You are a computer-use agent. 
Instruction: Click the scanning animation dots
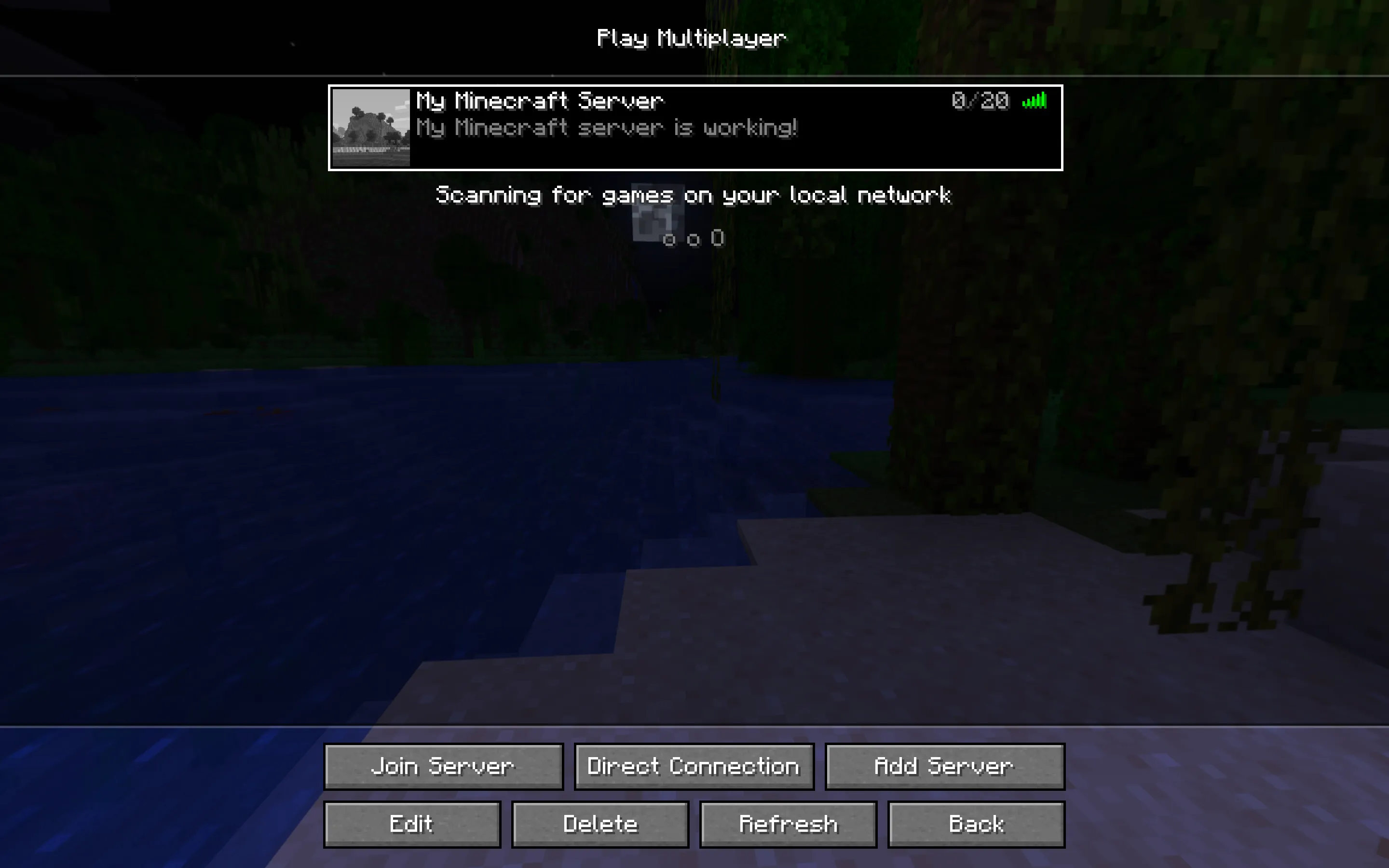[694, 239]
